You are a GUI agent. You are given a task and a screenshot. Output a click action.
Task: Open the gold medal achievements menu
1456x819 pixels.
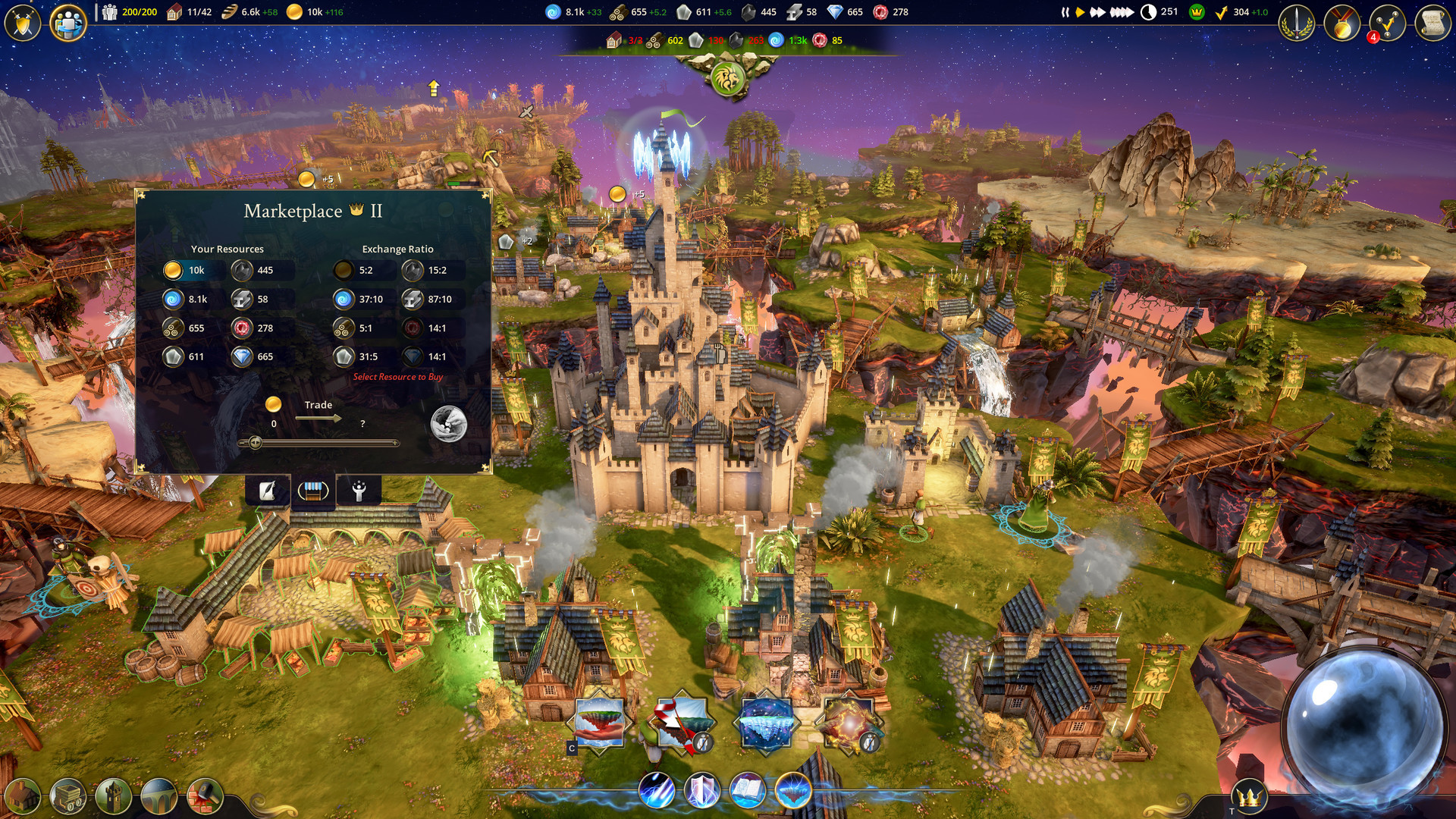pos(1341,24)
